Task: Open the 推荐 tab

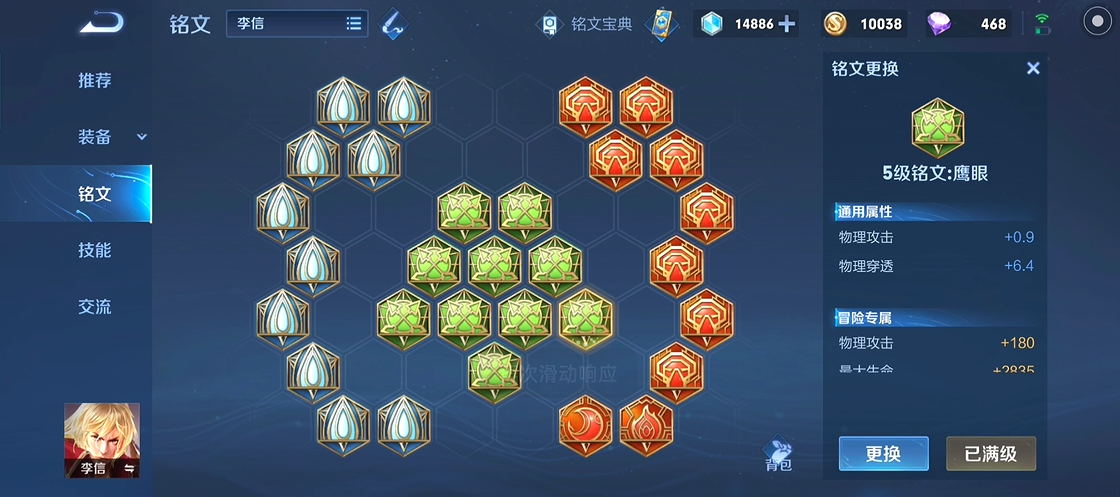Action: click(x=95, y=81)
